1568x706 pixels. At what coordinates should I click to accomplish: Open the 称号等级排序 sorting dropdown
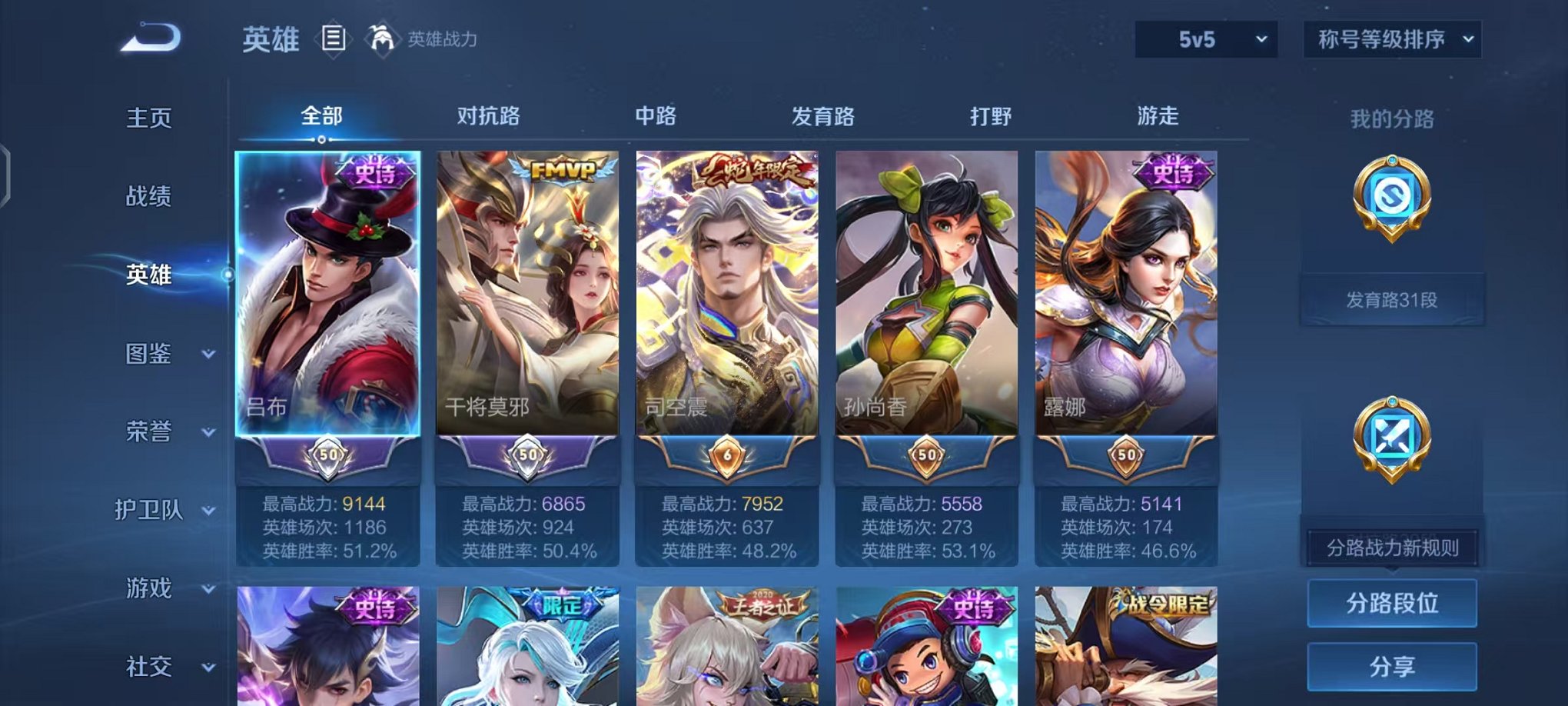click(1391, 37)
